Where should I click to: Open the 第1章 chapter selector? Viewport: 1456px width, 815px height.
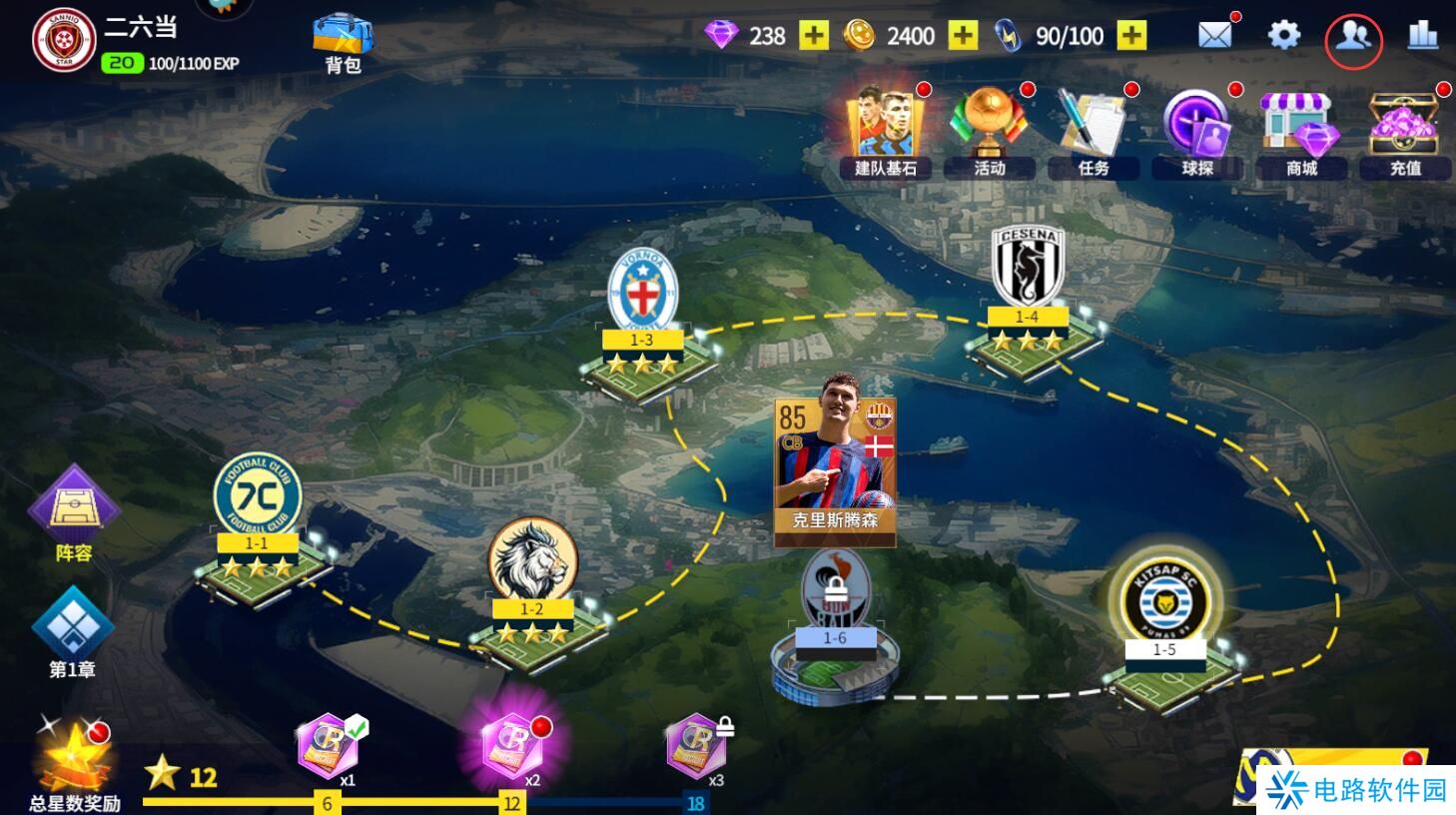pos(72,632)
